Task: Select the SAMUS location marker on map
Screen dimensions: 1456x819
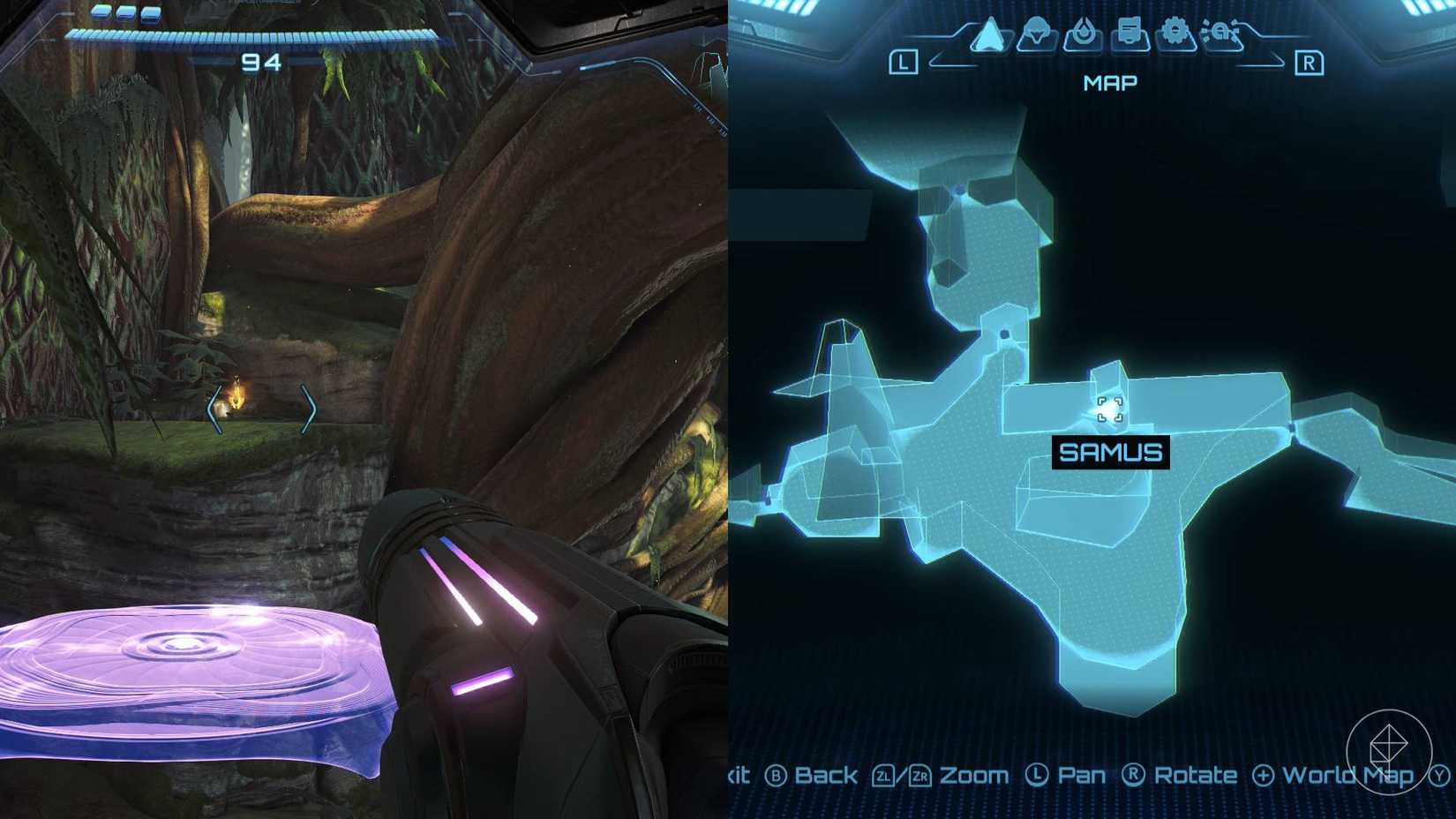Action: pos(1110,408)
